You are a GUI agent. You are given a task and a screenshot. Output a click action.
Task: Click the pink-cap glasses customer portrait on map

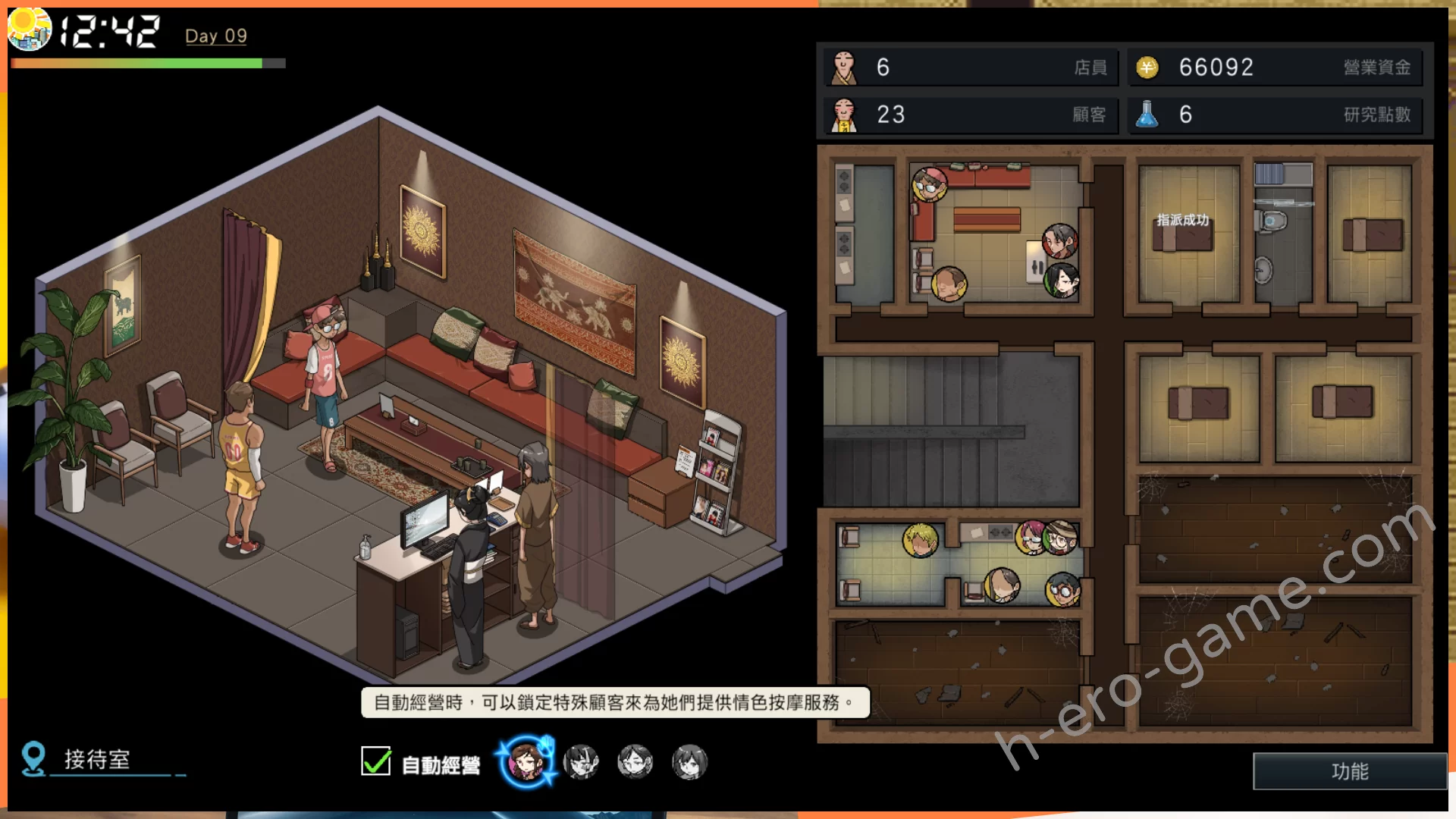tap(929, 184)
